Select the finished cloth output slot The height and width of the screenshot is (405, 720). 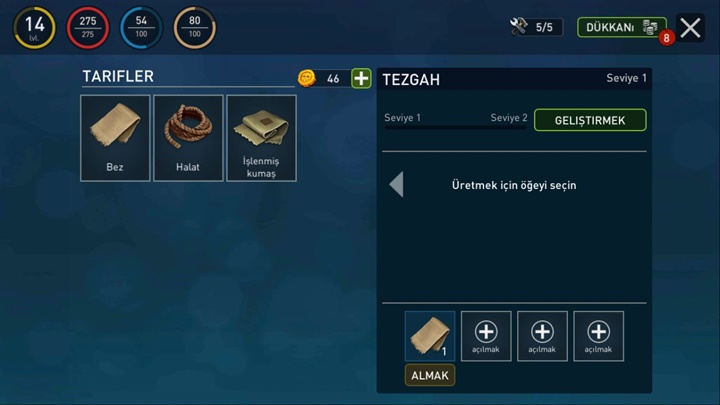coord(430,335)
